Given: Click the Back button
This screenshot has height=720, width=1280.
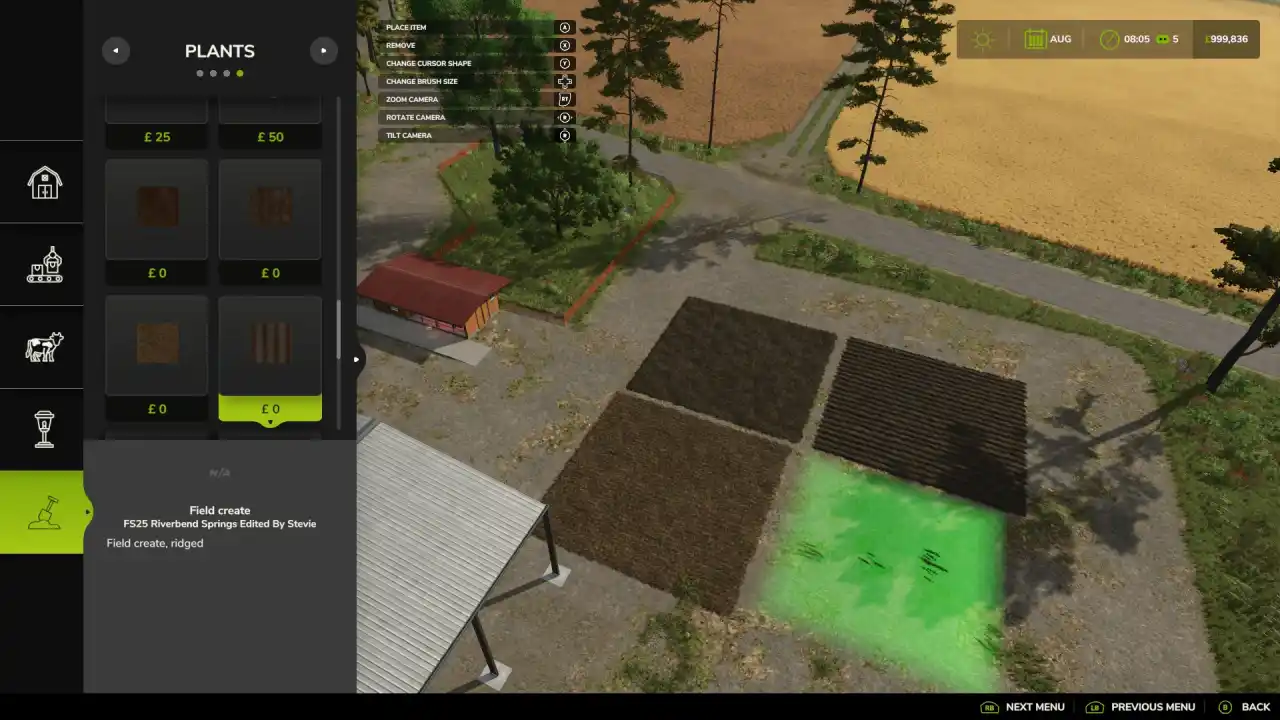Looking at the screenshot, I should (x=1244, y=707).
